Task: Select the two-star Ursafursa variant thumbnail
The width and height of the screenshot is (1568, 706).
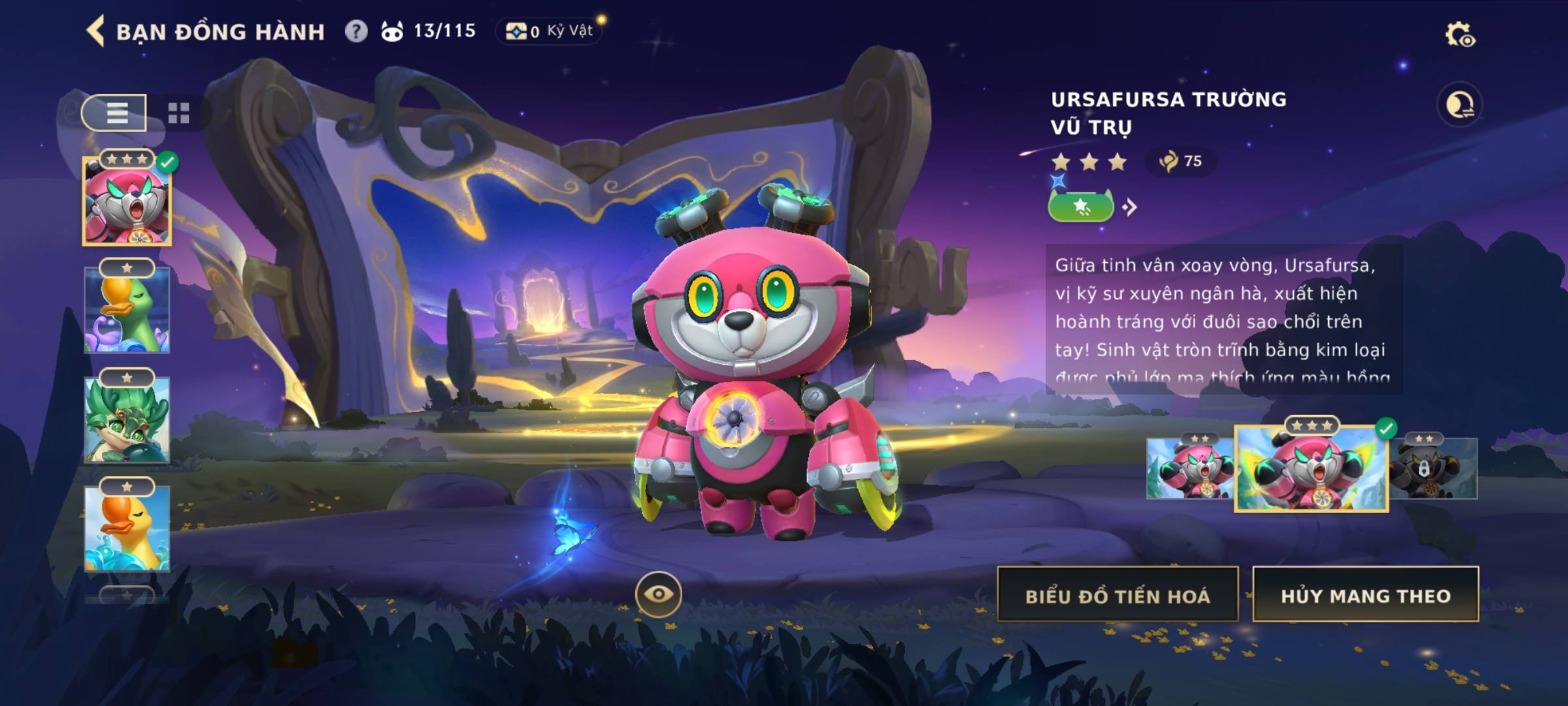Action: (x=1189, y=469)
